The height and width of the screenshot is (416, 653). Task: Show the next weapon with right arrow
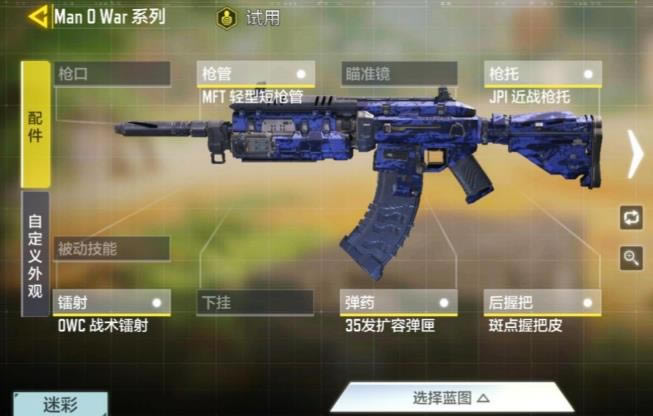(x=635, y=154)
